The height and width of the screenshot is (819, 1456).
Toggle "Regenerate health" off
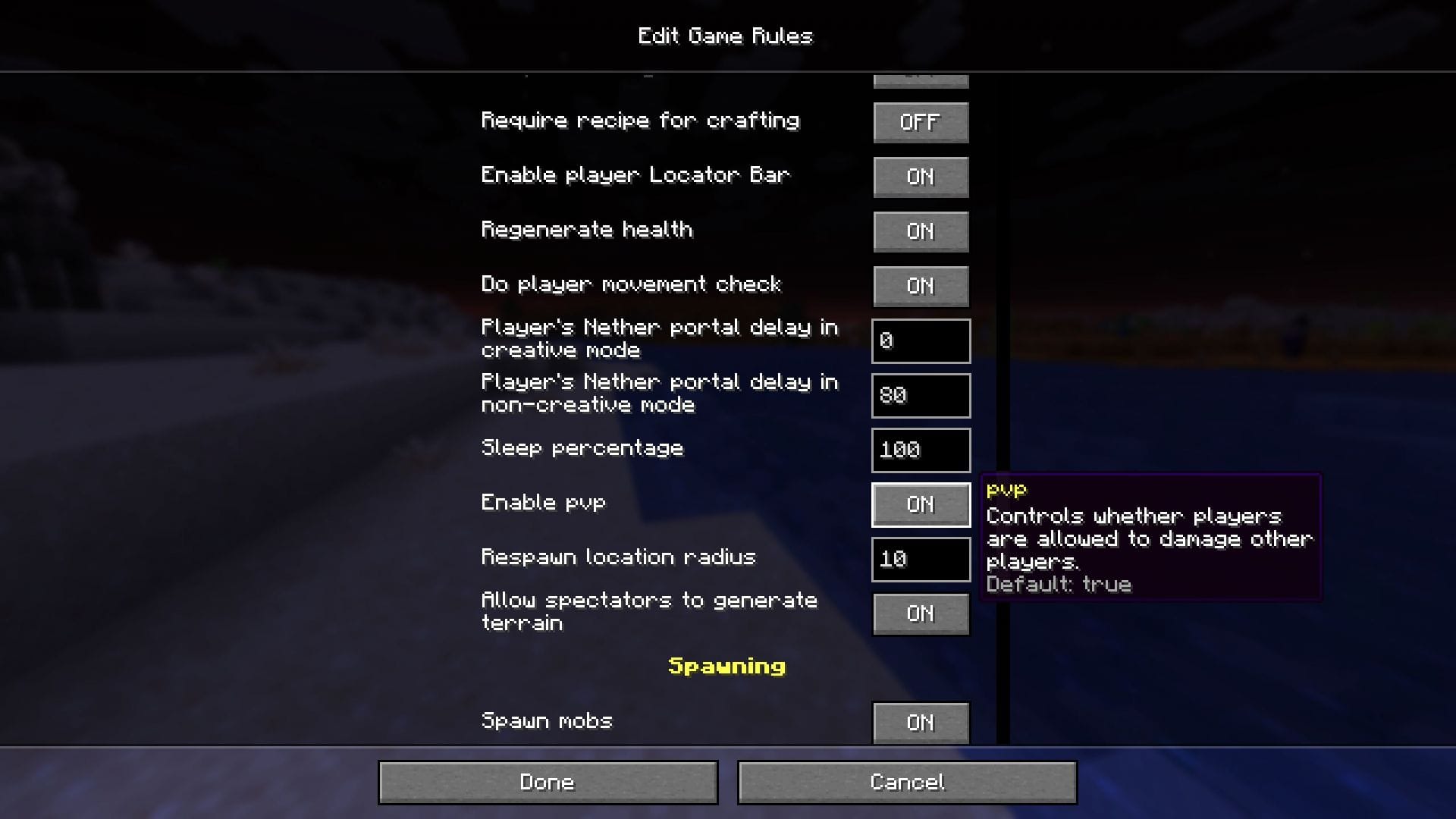tap(920, 231)
